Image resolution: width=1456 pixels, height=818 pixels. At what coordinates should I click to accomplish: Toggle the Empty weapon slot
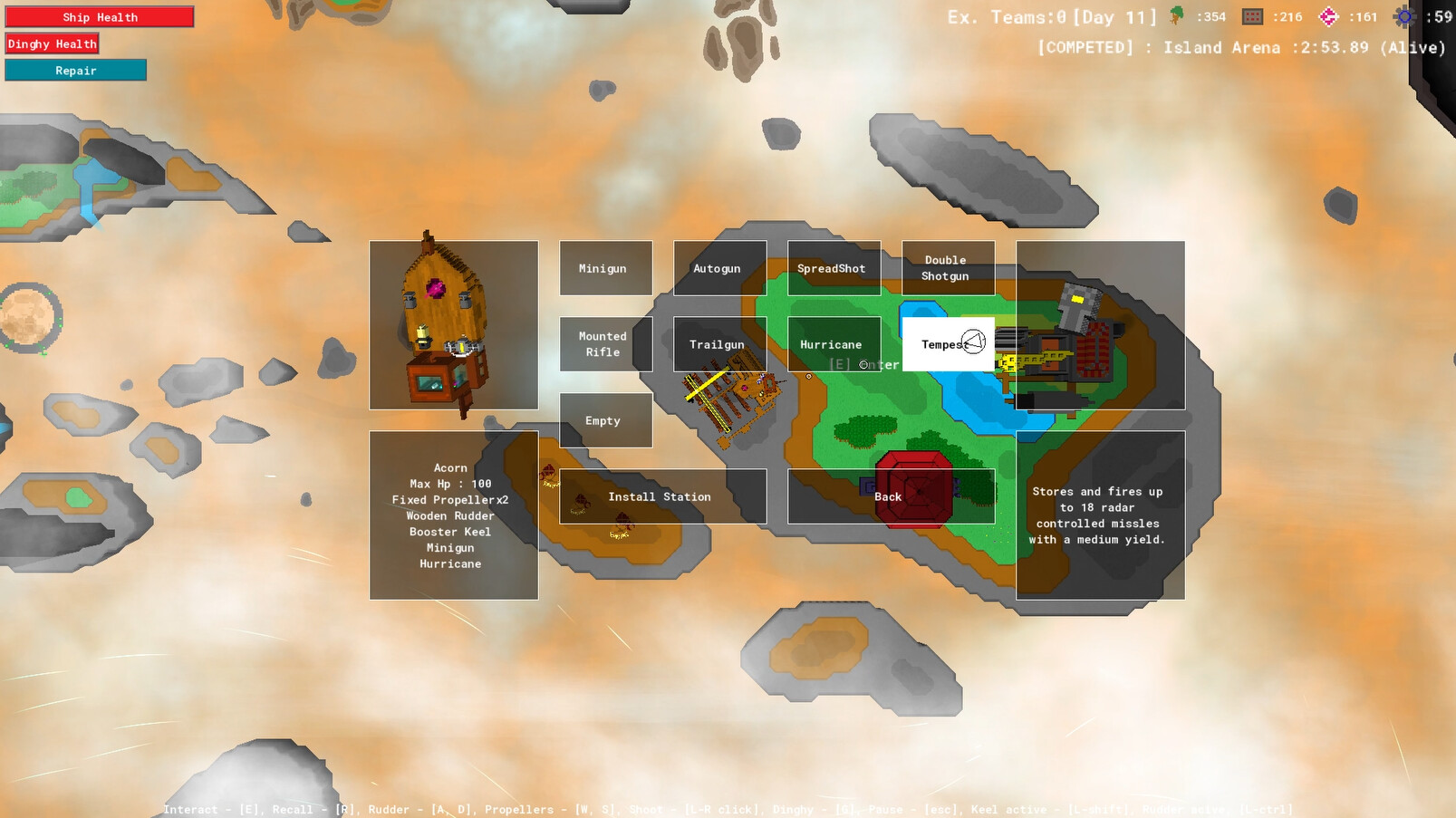(605, 419)
